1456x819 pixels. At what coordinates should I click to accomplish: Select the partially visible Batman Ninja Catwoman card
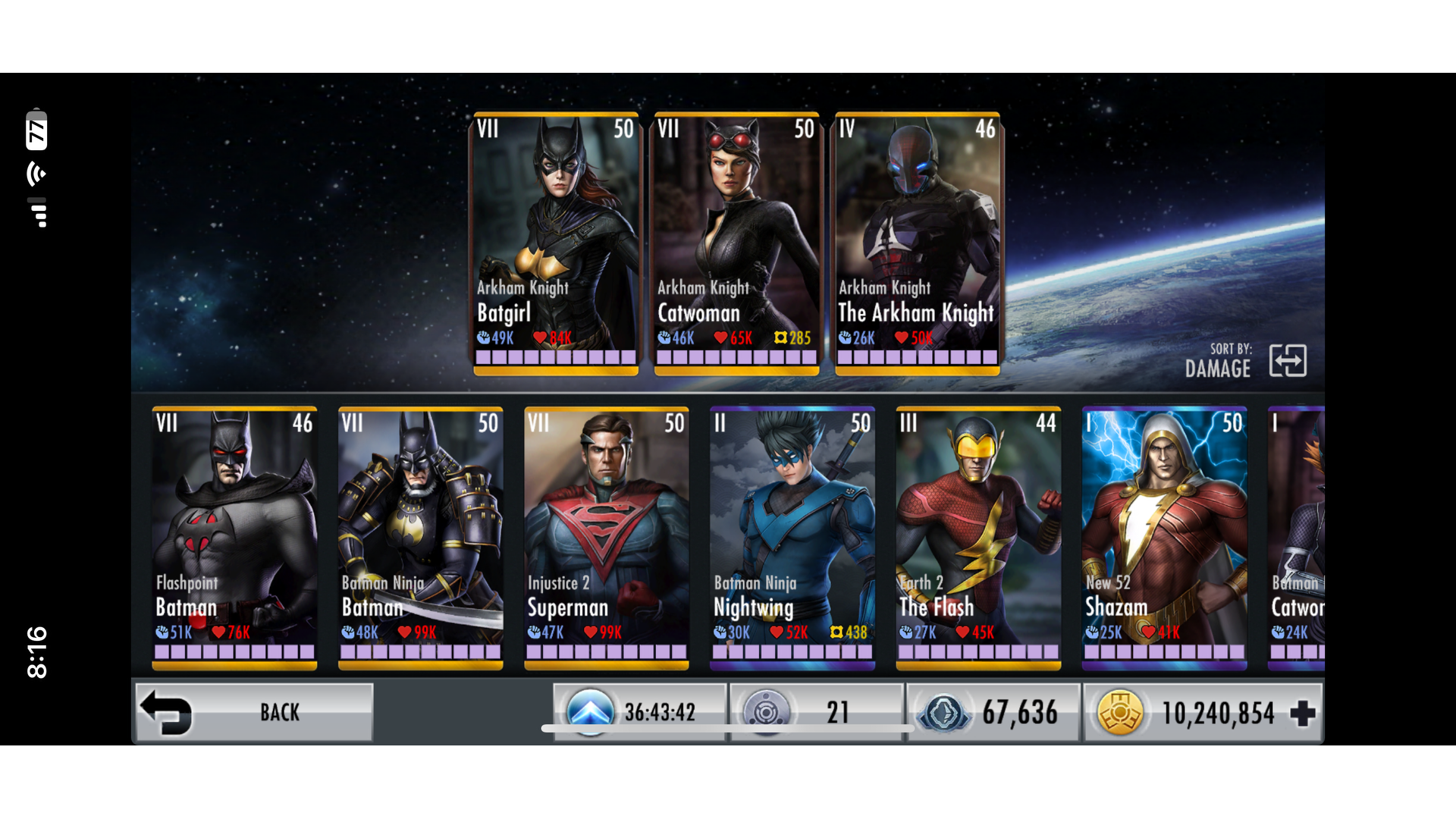pos(1296,538)
